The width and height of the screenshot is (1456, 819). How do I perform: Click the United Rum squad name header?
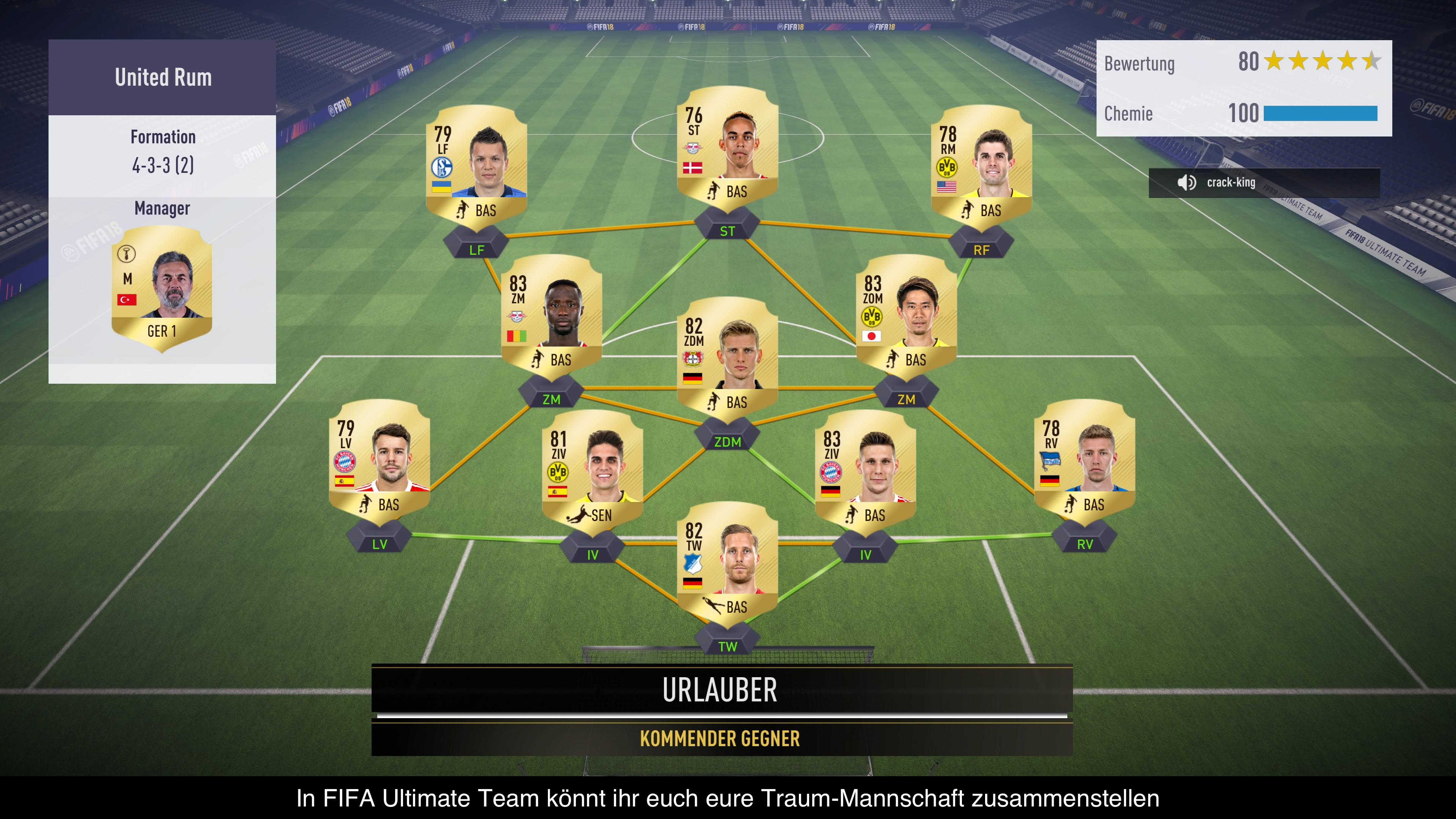point(163,77)
